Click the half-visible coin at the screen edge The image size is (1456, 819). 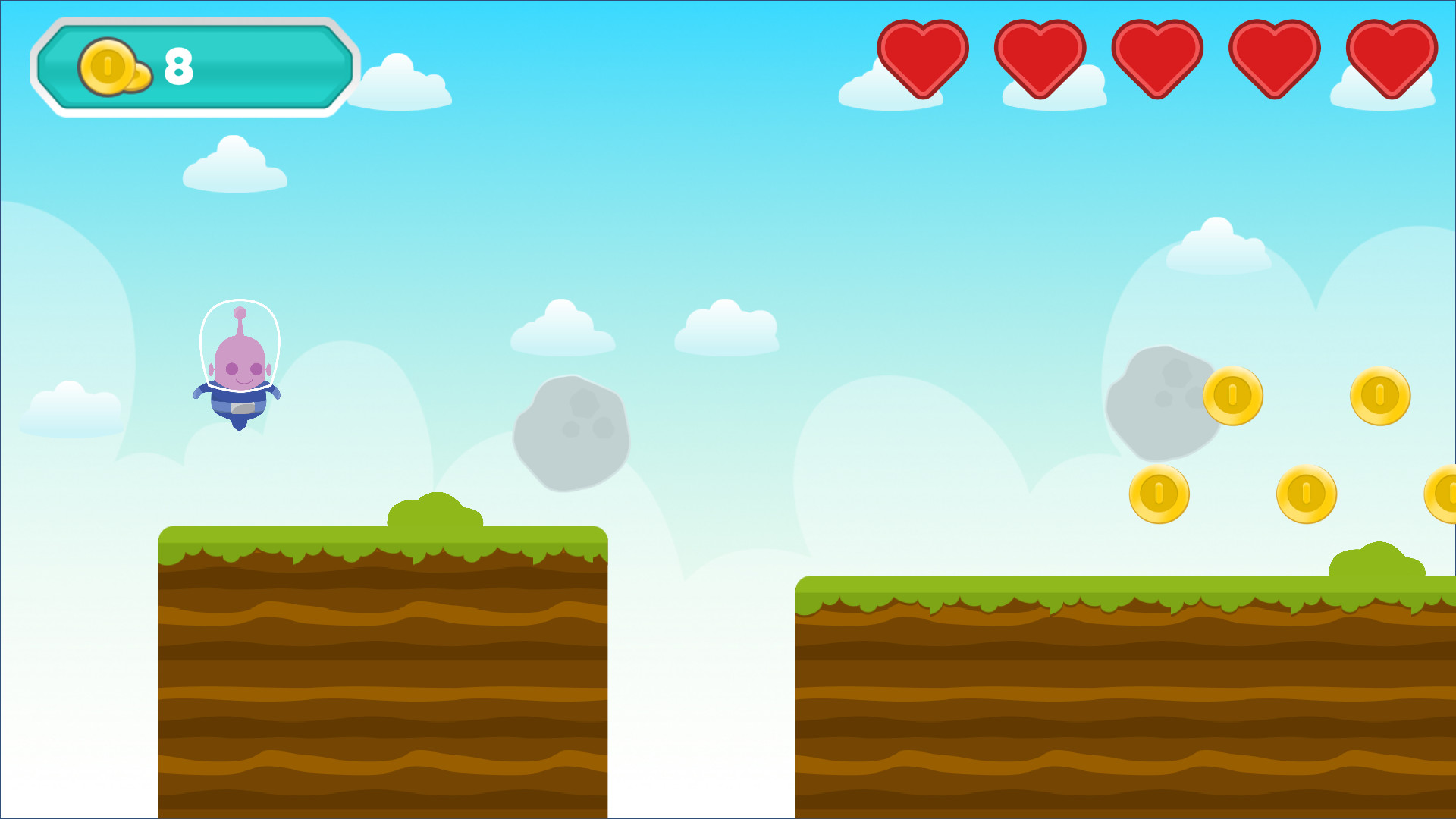coord(1445,493)
